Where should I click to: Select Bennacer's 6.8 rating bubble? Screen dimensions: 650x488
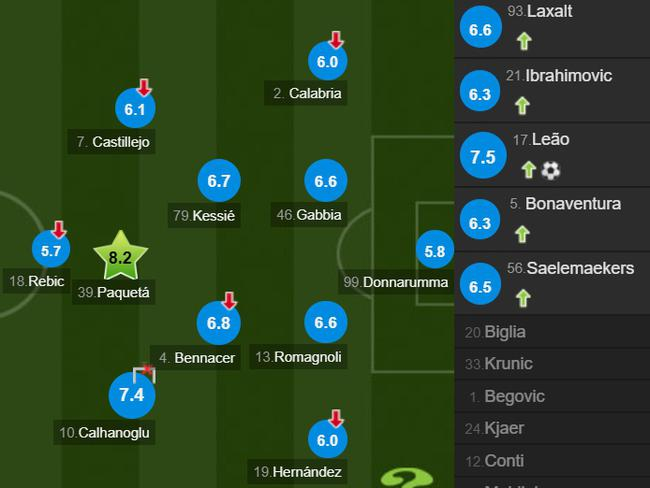[219, 323]
